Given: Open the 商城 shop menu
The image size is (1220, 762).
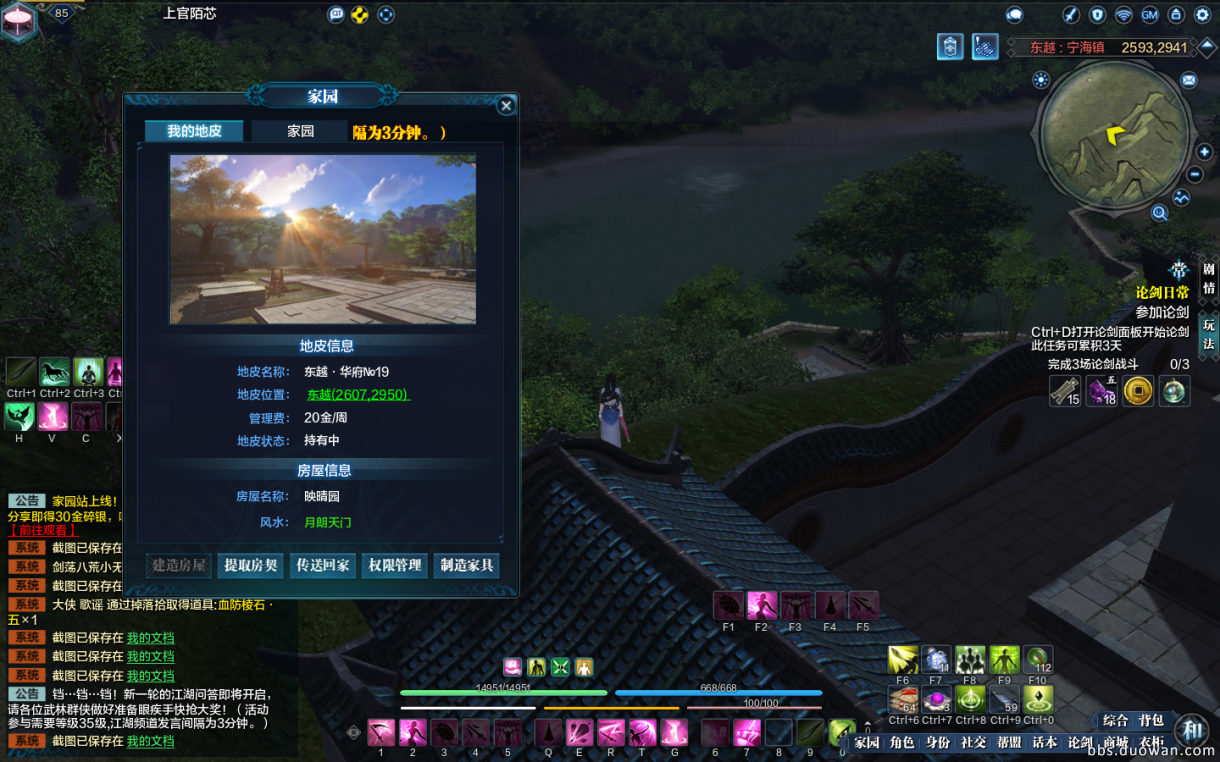Looking at the screenshot, I should point(1116,742).
